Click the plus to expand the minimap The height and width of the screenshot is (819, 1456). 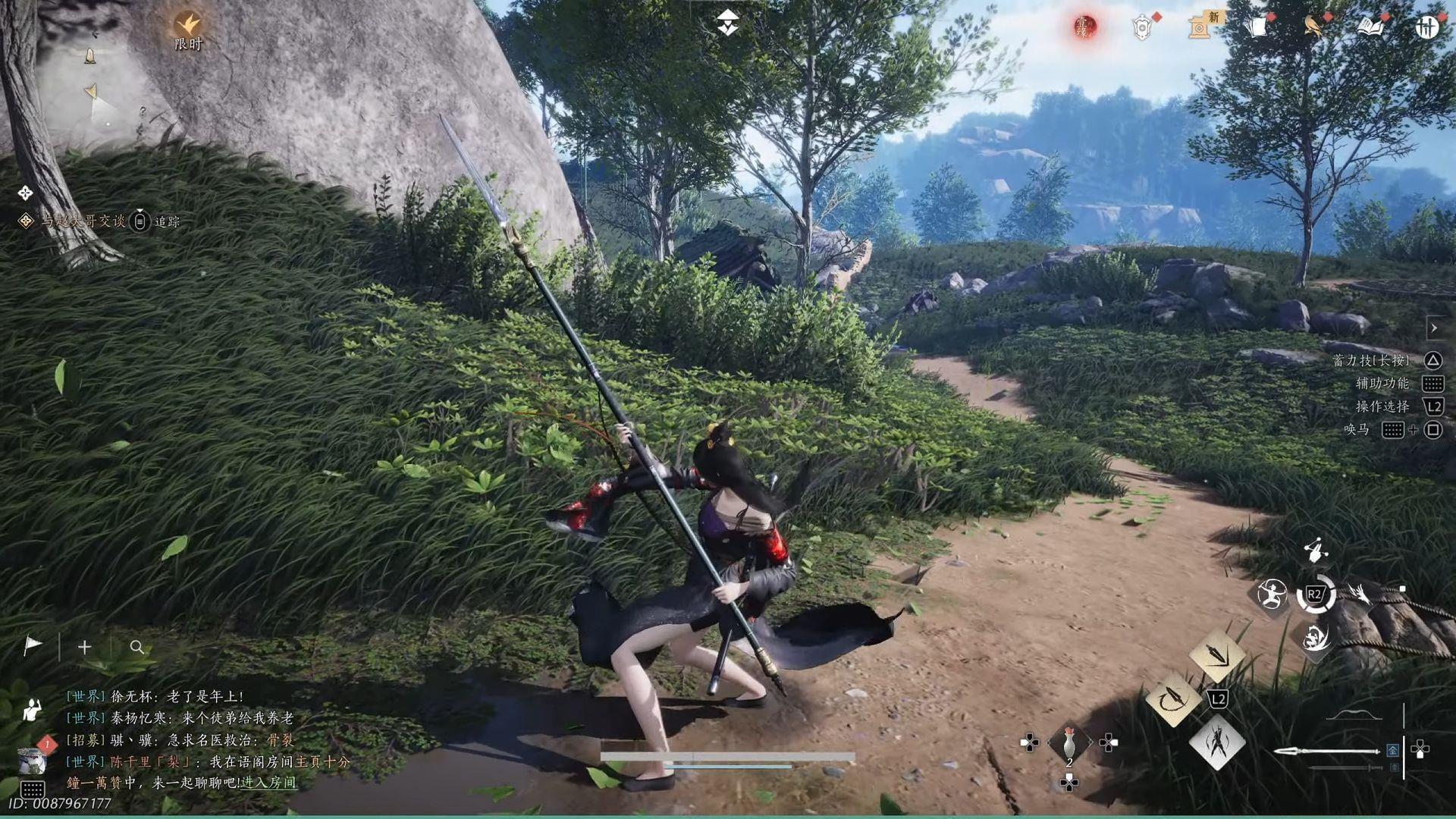(83, 647)
